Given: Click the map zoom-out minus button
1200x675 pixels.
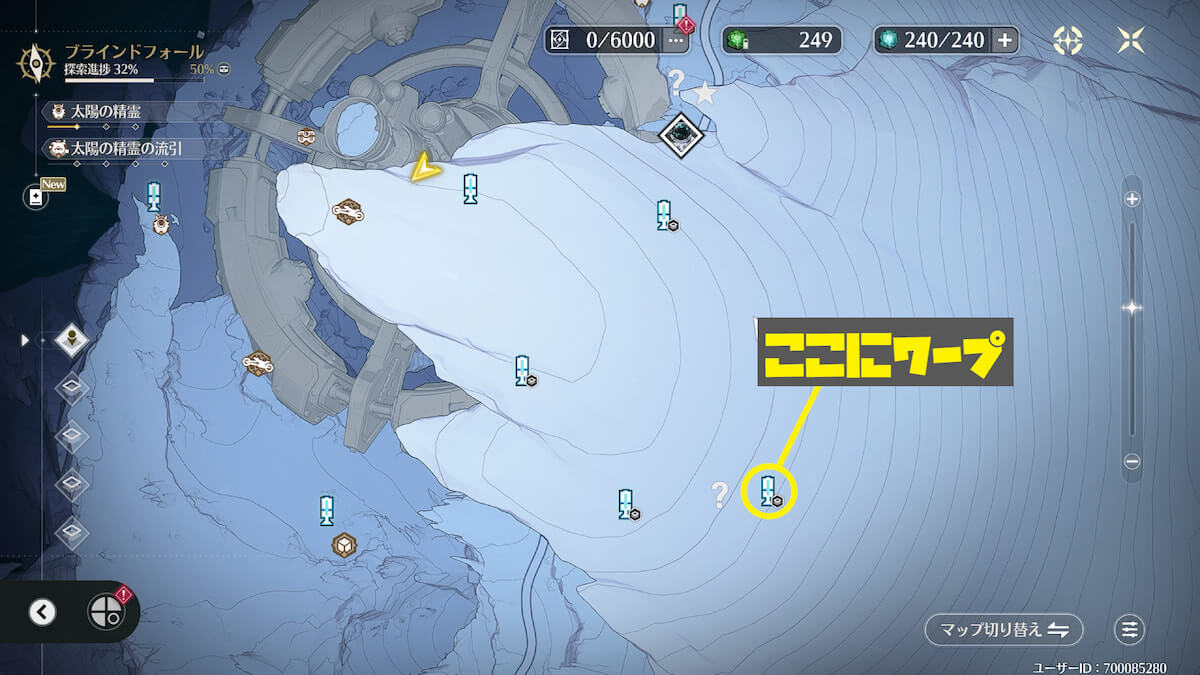Looking at the screenshot, I should tap(1132, 462).
